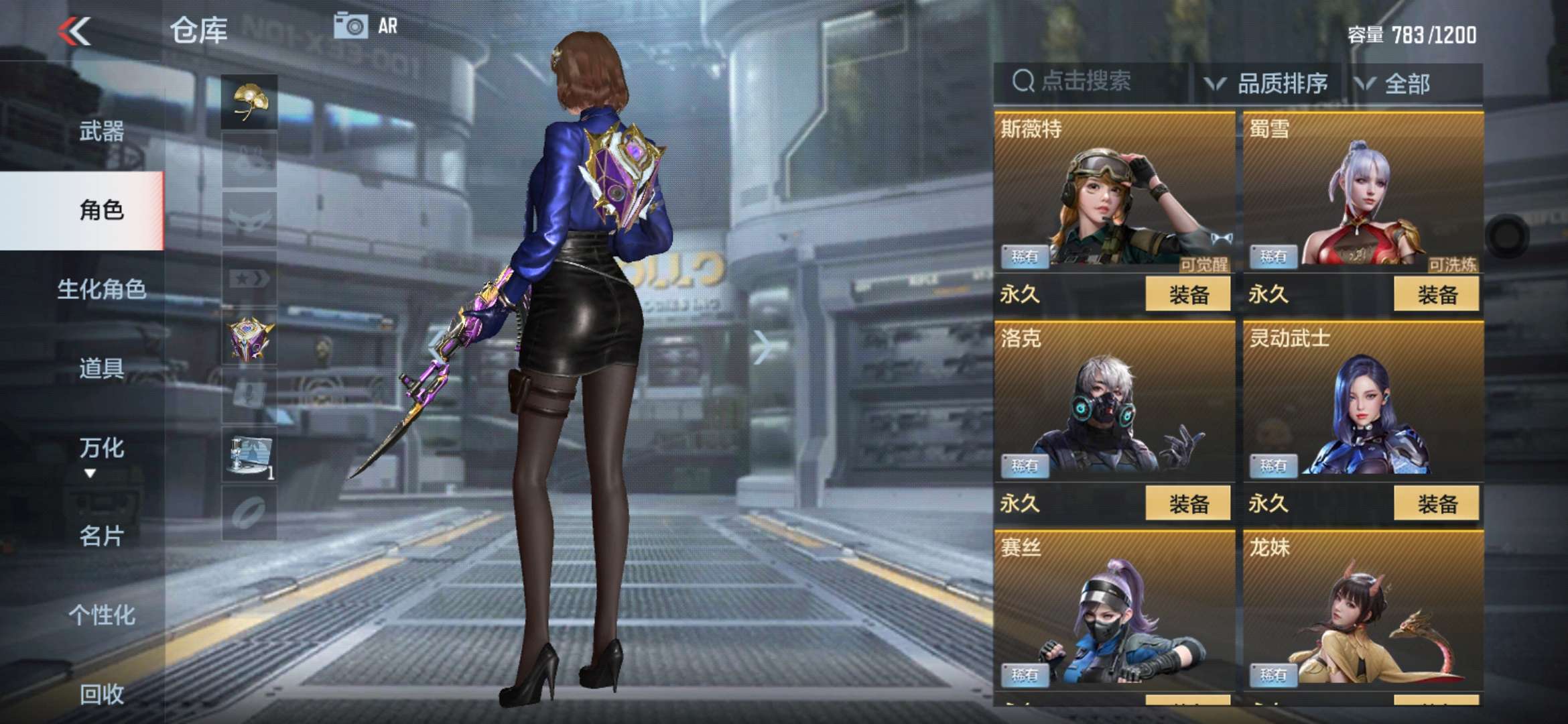Switch to the 万化 tab
Viewport: 1568px width, 724px height.
(x=101, y=448)
